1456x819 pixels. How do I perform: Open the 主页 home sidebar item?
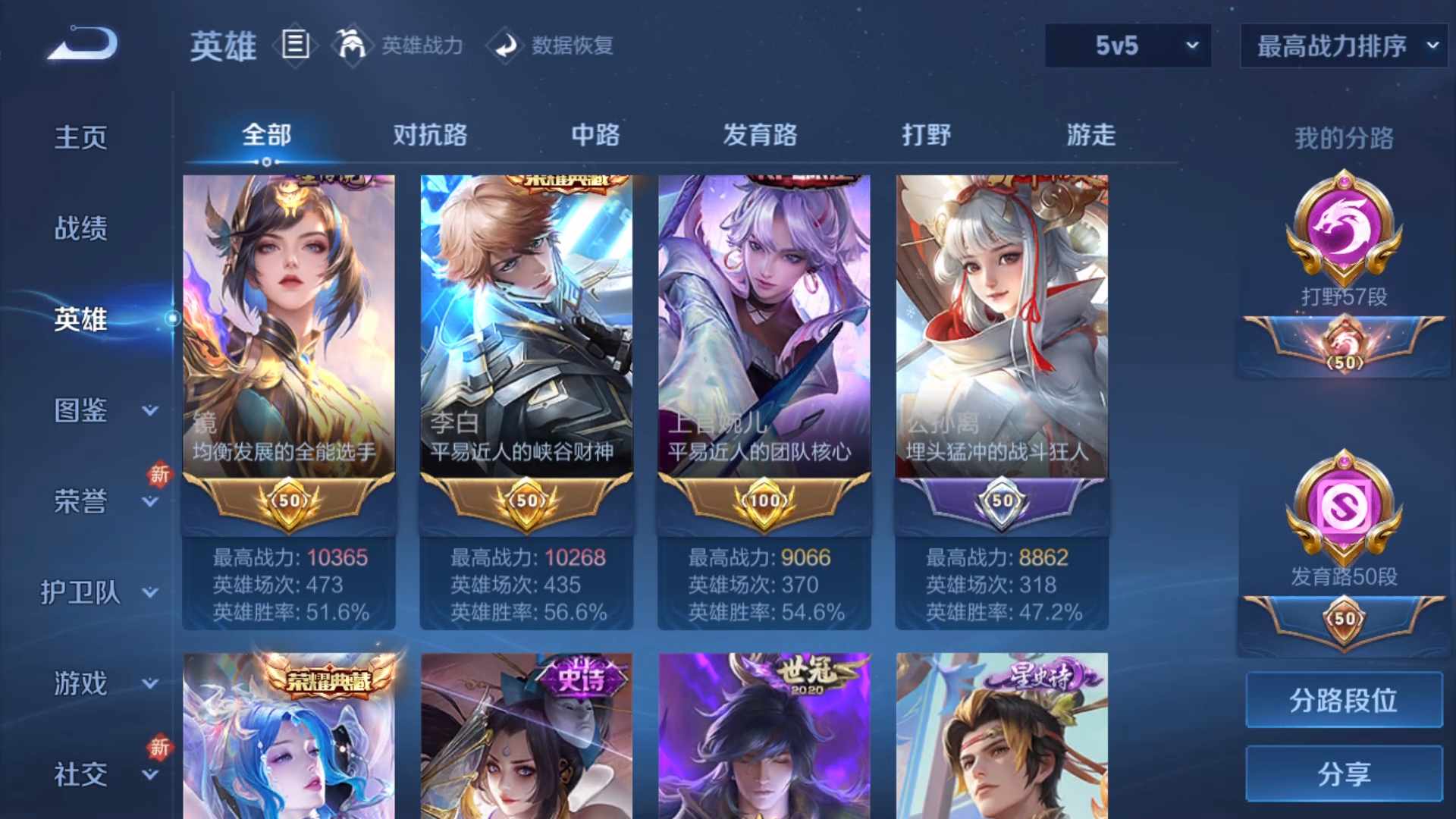80,135
